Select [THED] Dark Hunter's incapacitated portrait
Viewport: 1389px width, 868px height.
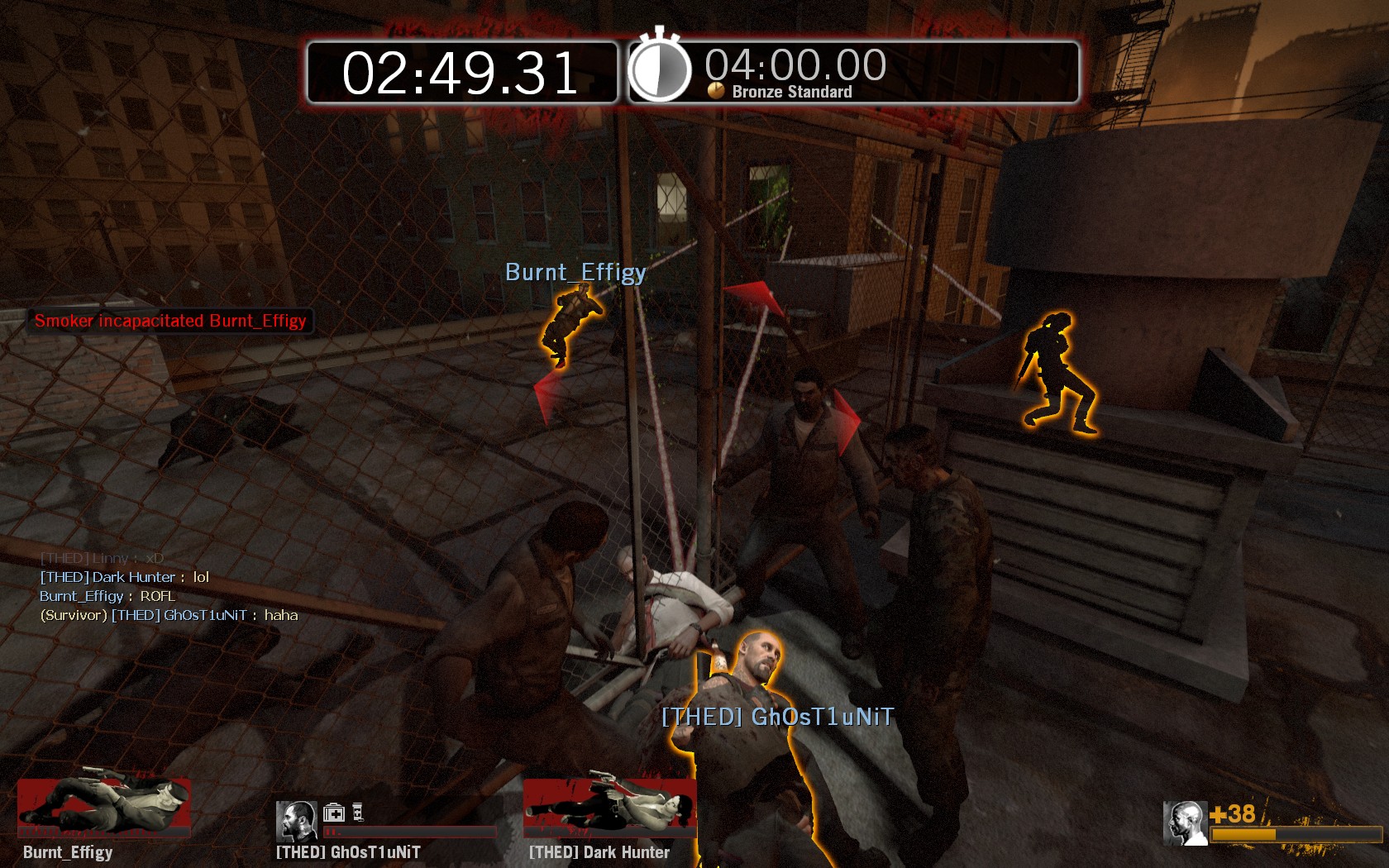point(609,807)
